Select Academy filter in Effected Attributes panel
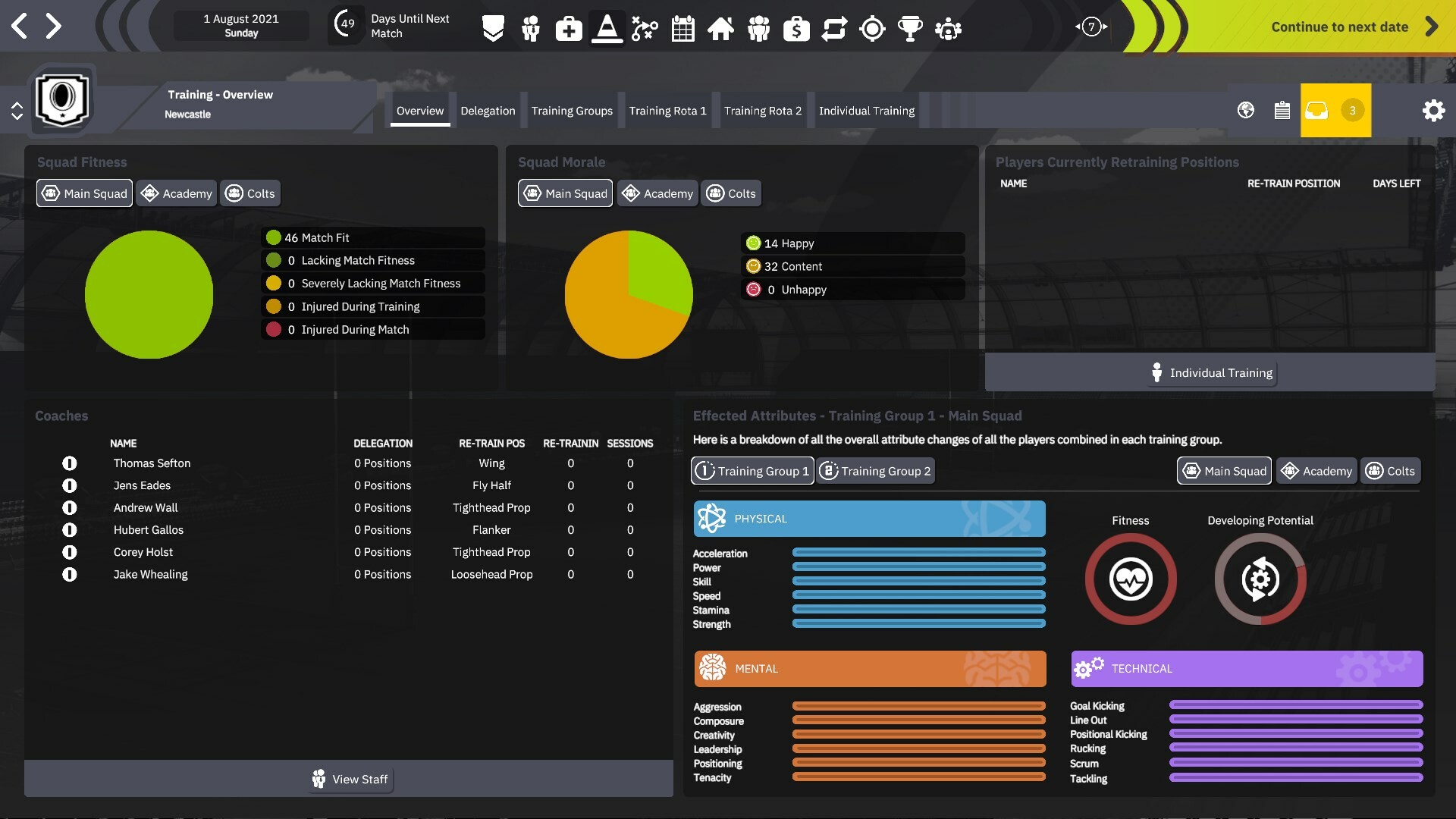This screenshot has height=819, width=1456. (x=1316, y=470)
